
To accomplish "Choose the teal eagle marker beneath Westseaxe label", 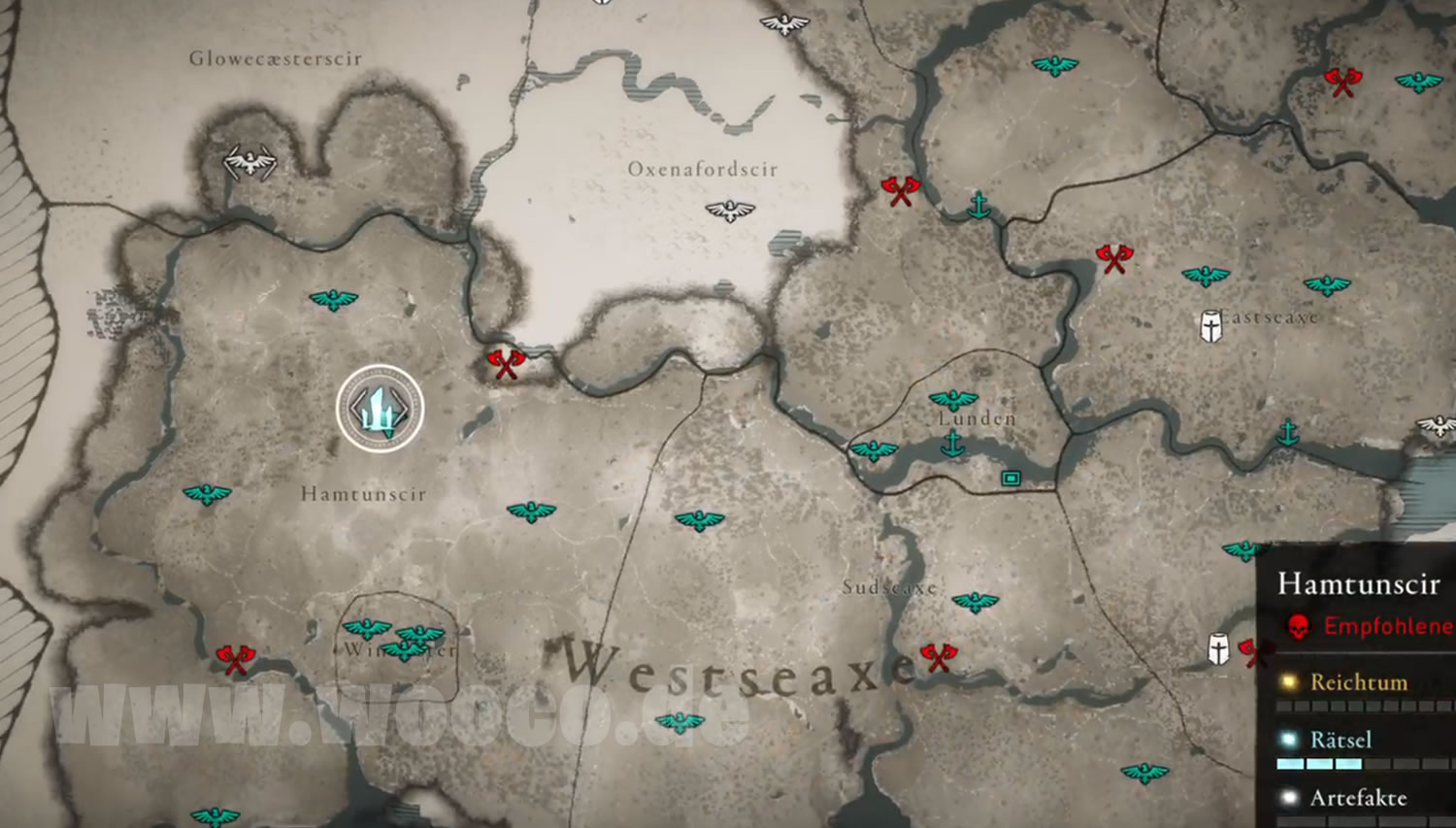I will 679,722.
